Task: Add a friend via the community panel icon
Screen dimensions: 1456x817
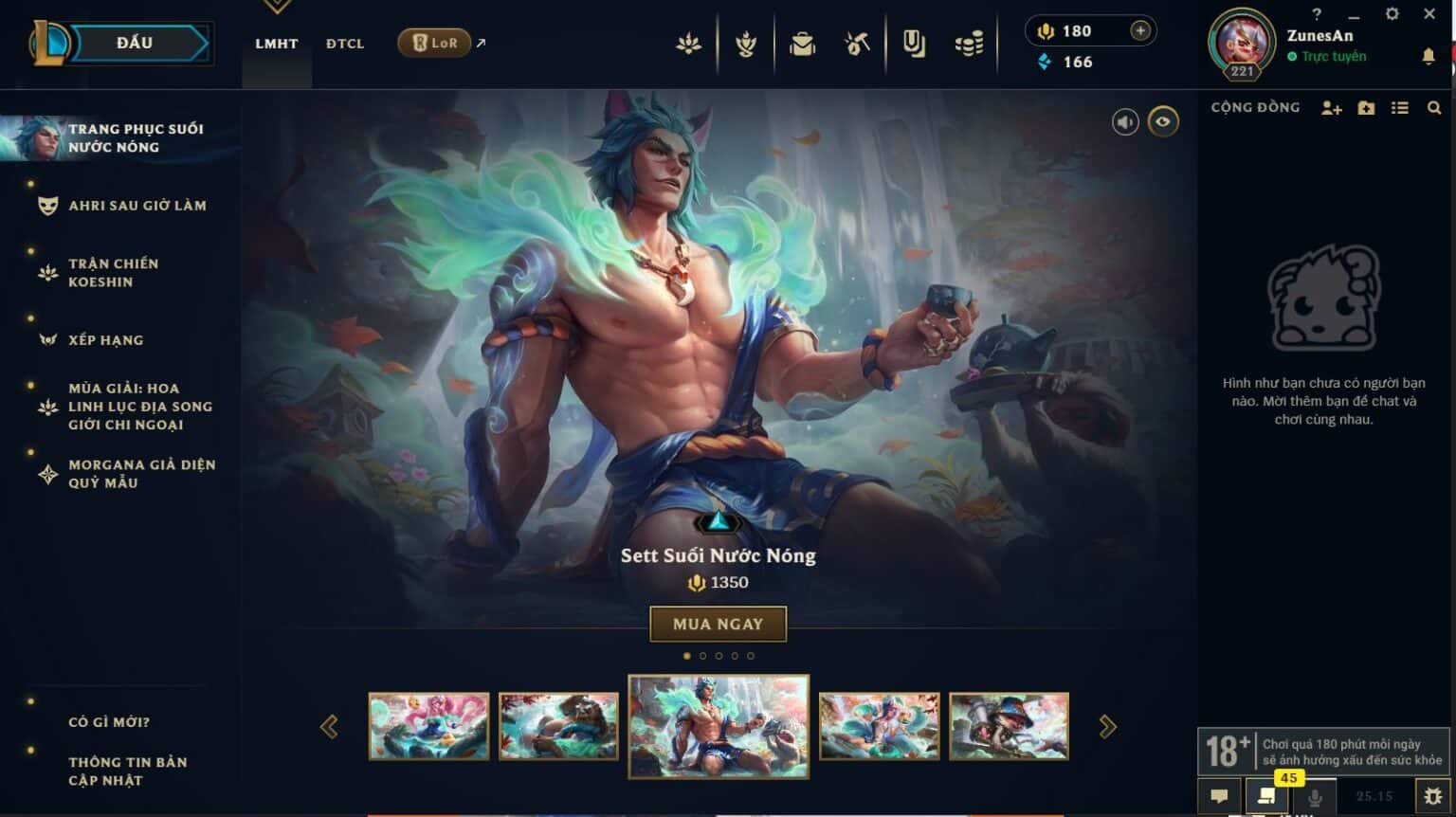Action: 1332,108
